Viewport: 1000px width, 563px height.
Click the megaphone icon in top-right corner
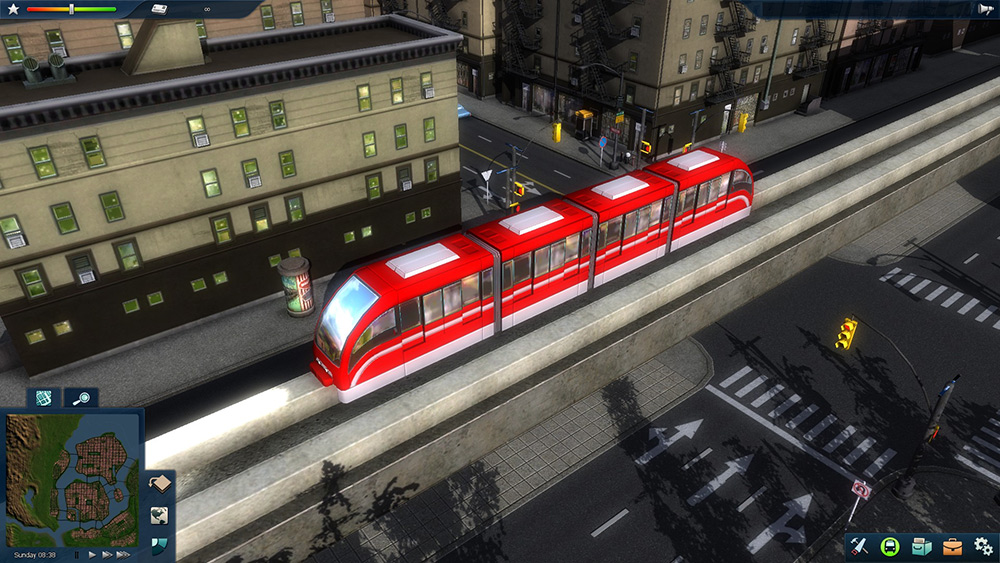coord(986,9)
